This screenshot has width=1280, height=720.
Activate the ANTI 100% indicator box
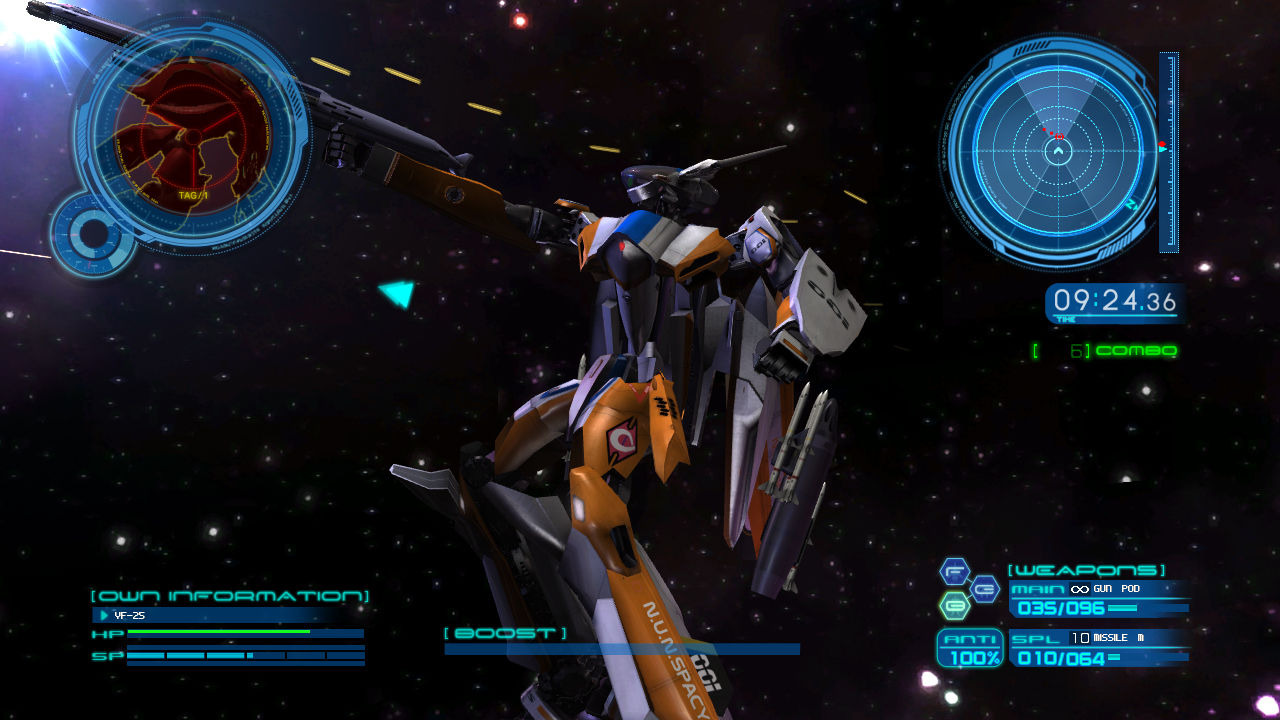[x=969, y=649]
